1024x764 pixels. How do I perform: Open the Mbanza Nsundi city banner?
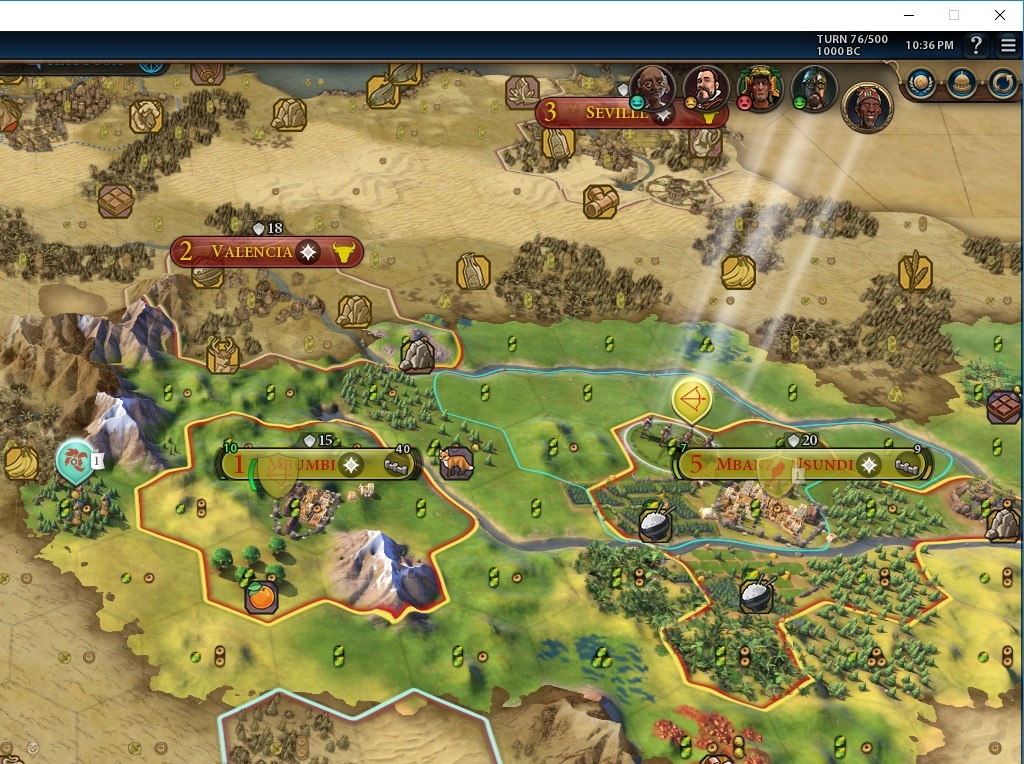[x=784, y=464]
